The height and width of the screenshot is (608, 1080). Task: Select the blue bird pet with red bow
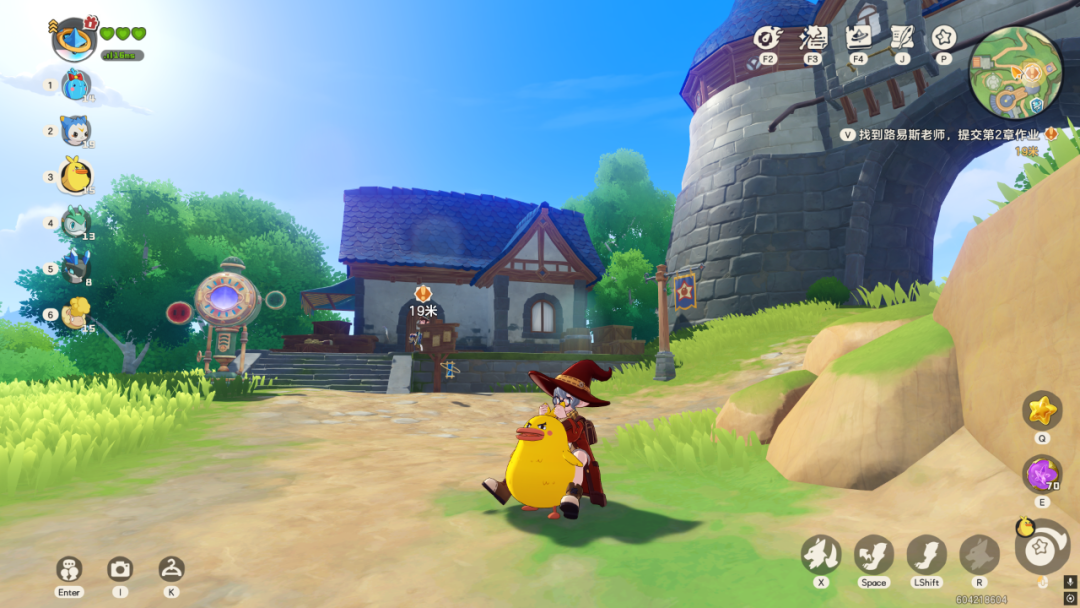point(76,85)
